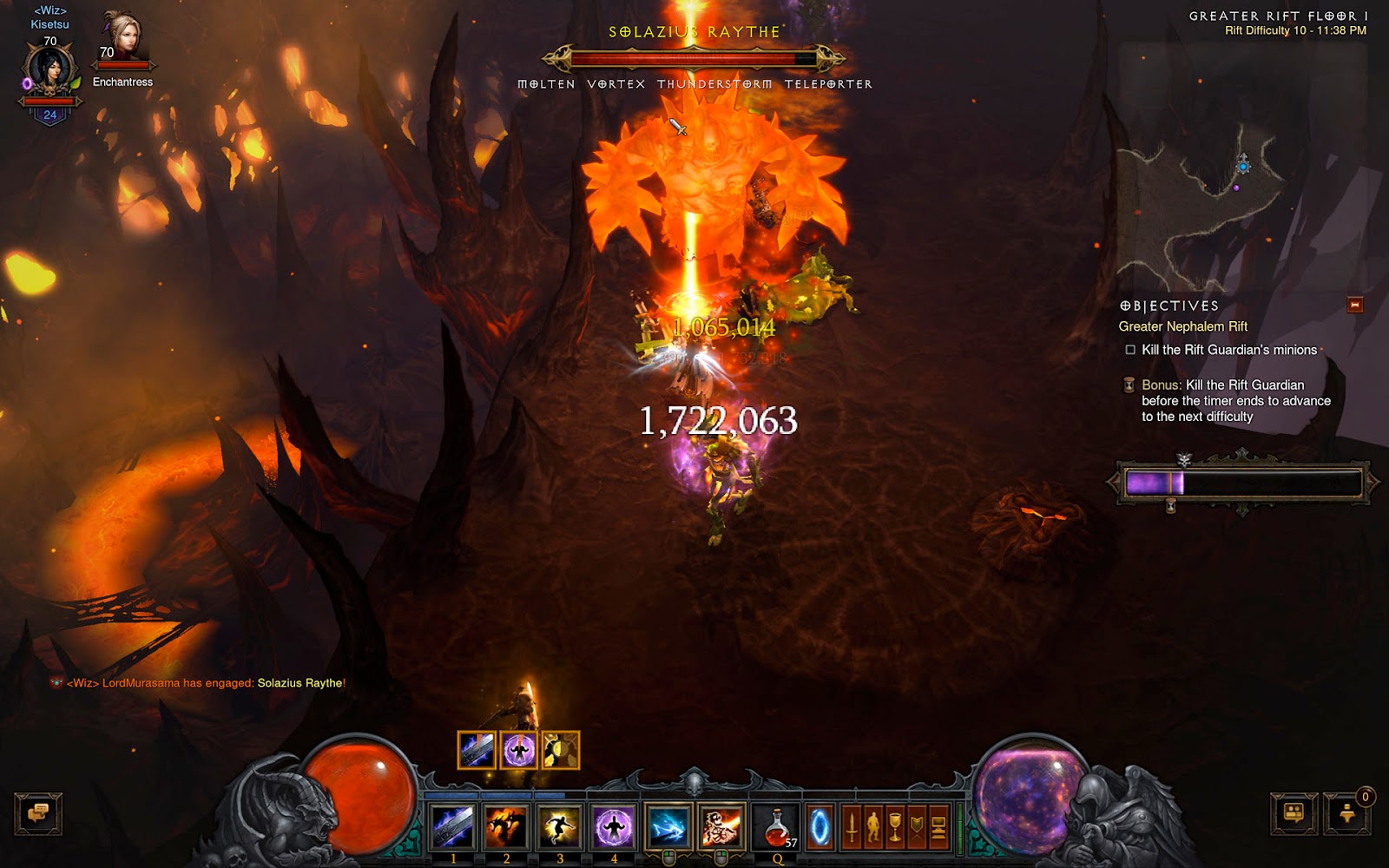The image size is (1389, 868).
Task: Collapse the Objectives tracker panel
Action: [1354, 305]
